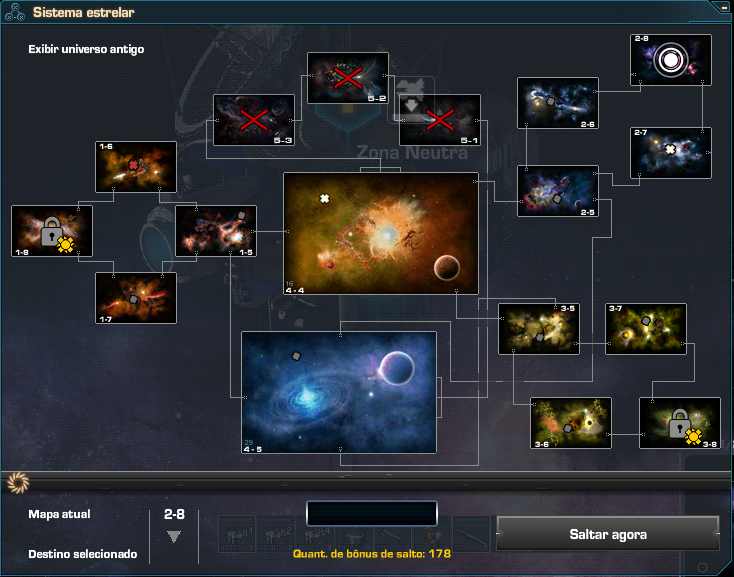Click the locked map 1-8
Viewport: 734px width, 577px height.
click(52, 231)
